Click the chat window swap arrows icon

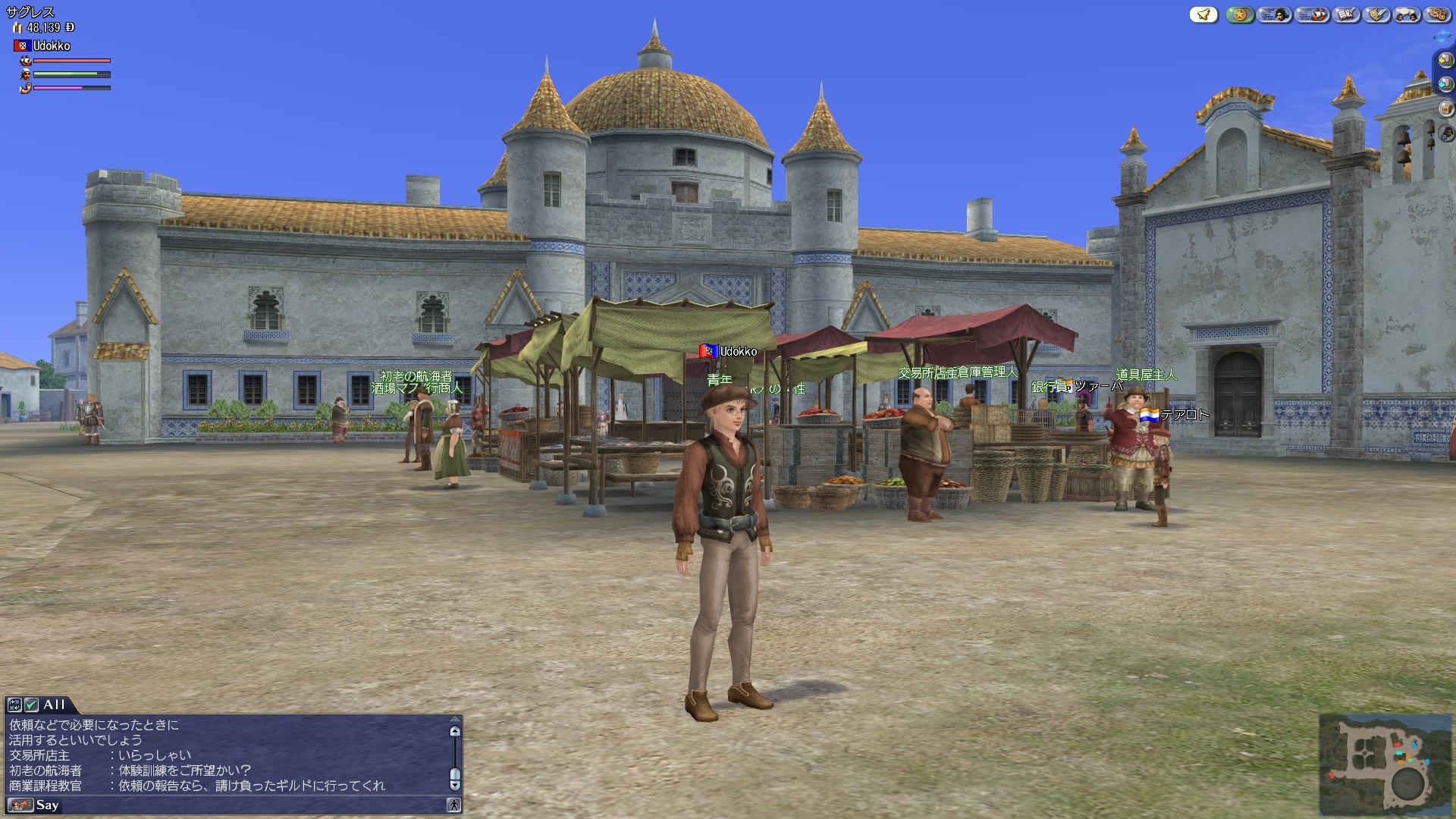pos(14,704)
